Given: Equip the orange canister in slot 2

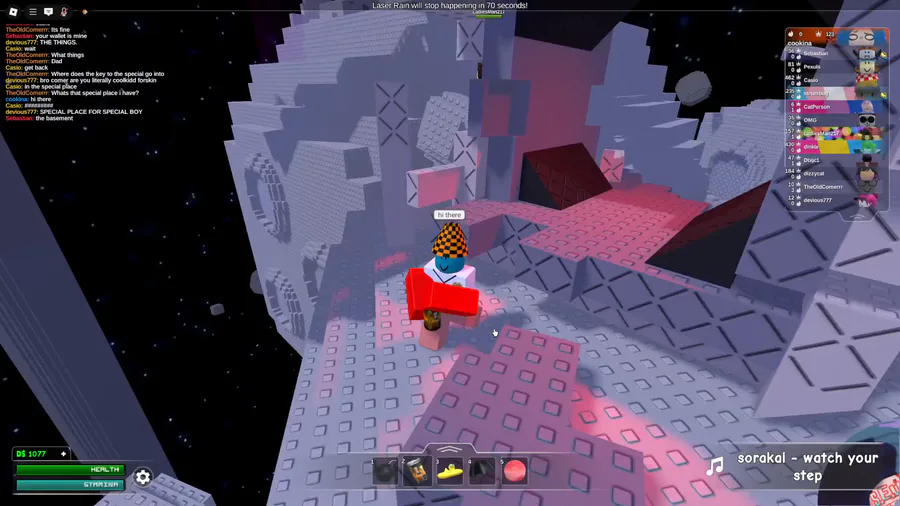Looking at the screenshot, I should (417, 471).
